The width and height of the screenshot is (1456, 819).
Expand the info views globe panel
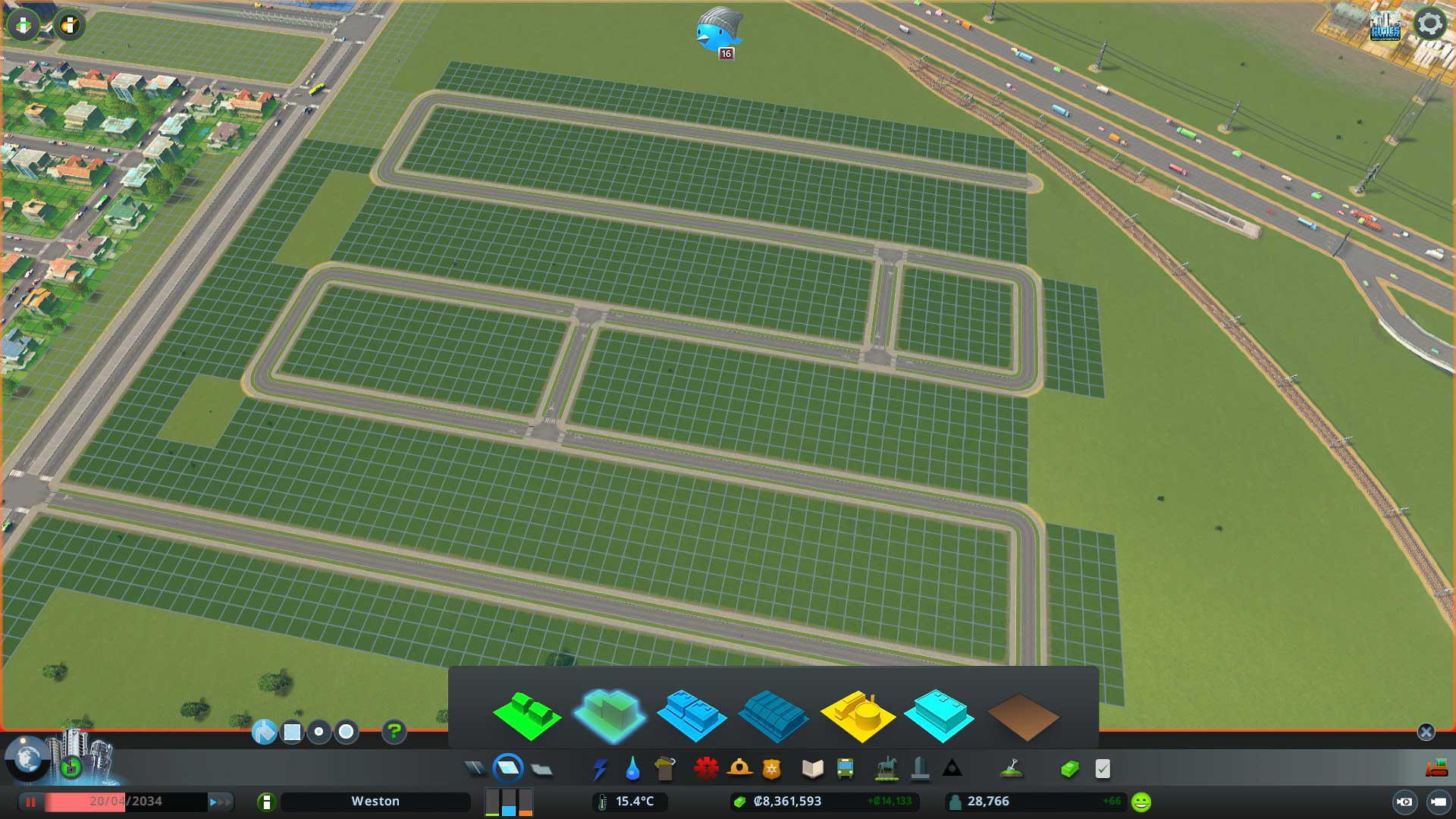pyautogui.click(x=25, y=761)
